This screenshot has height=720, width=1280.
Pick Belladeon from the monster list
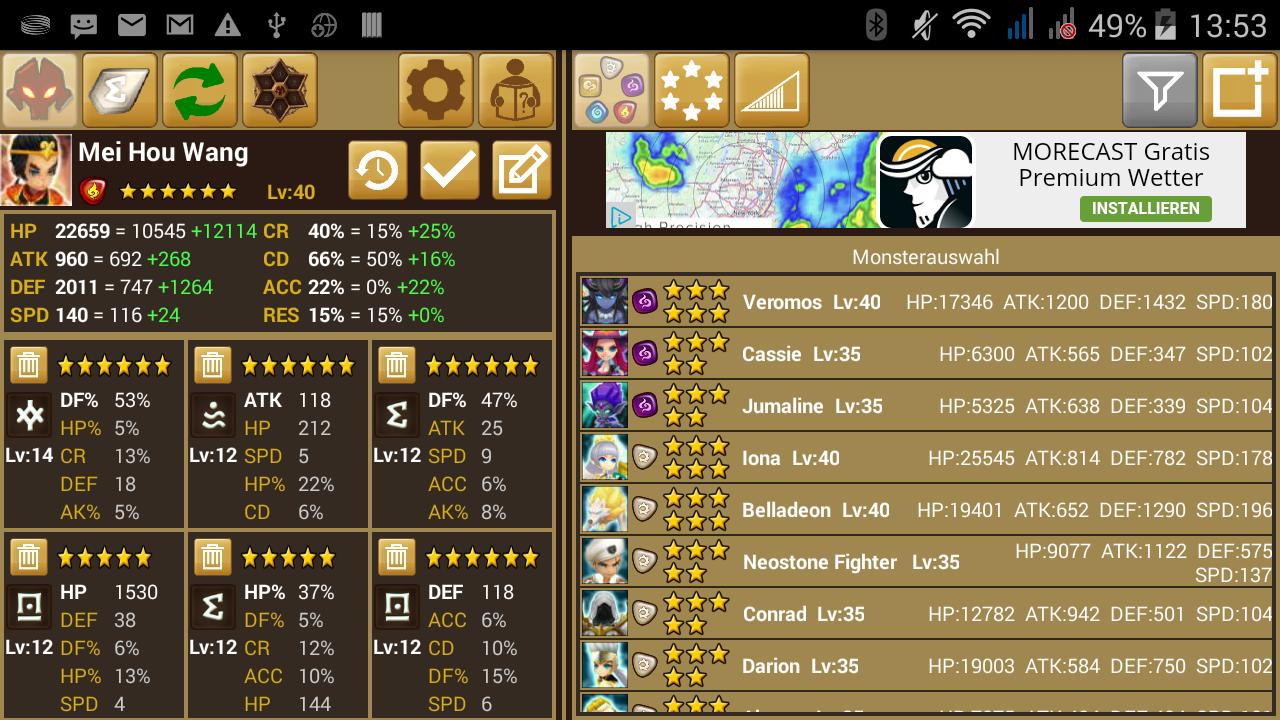tap(926, 510)
